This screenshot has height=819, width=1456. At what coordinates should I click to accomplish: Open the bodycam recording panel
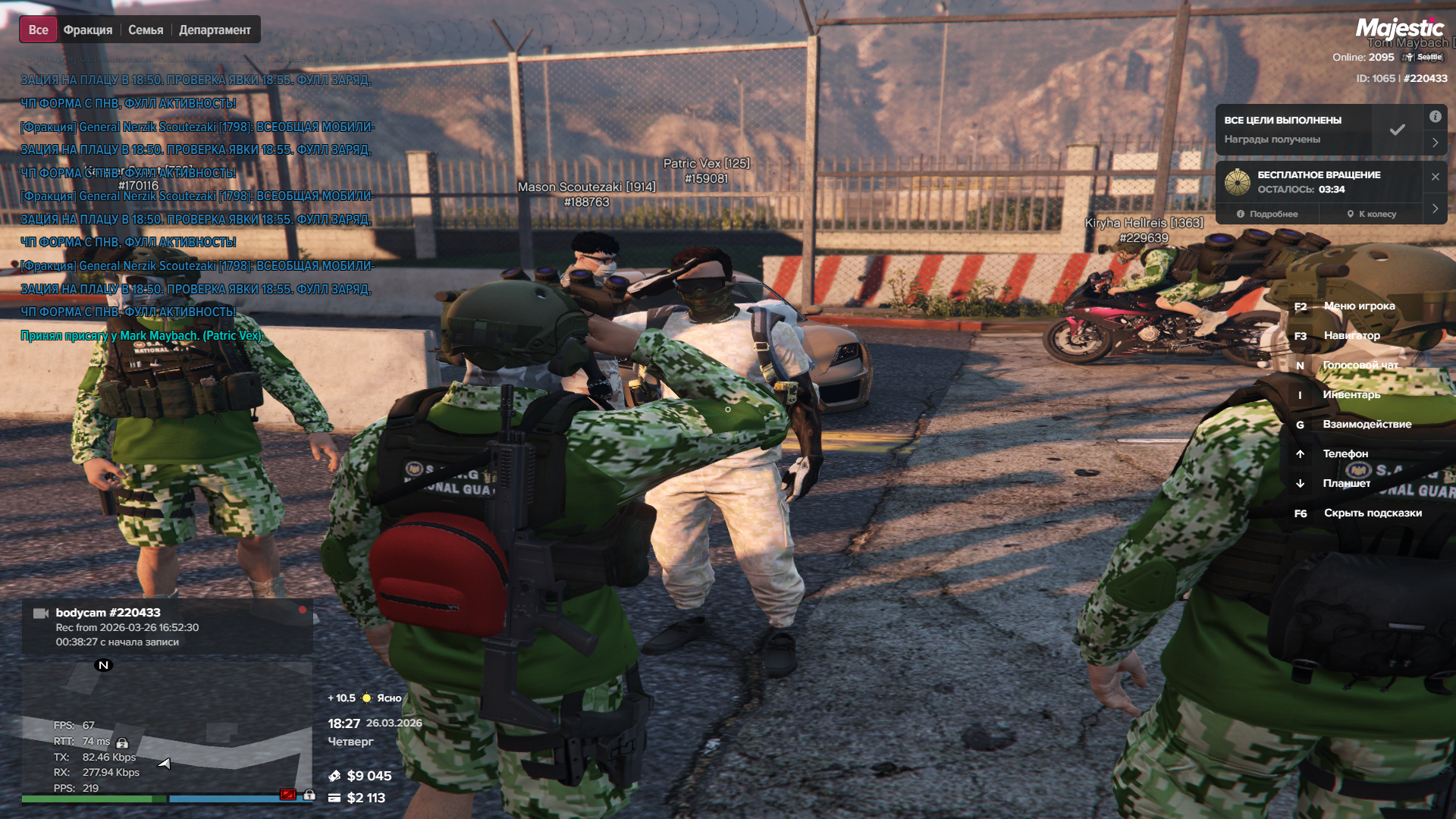167,627
